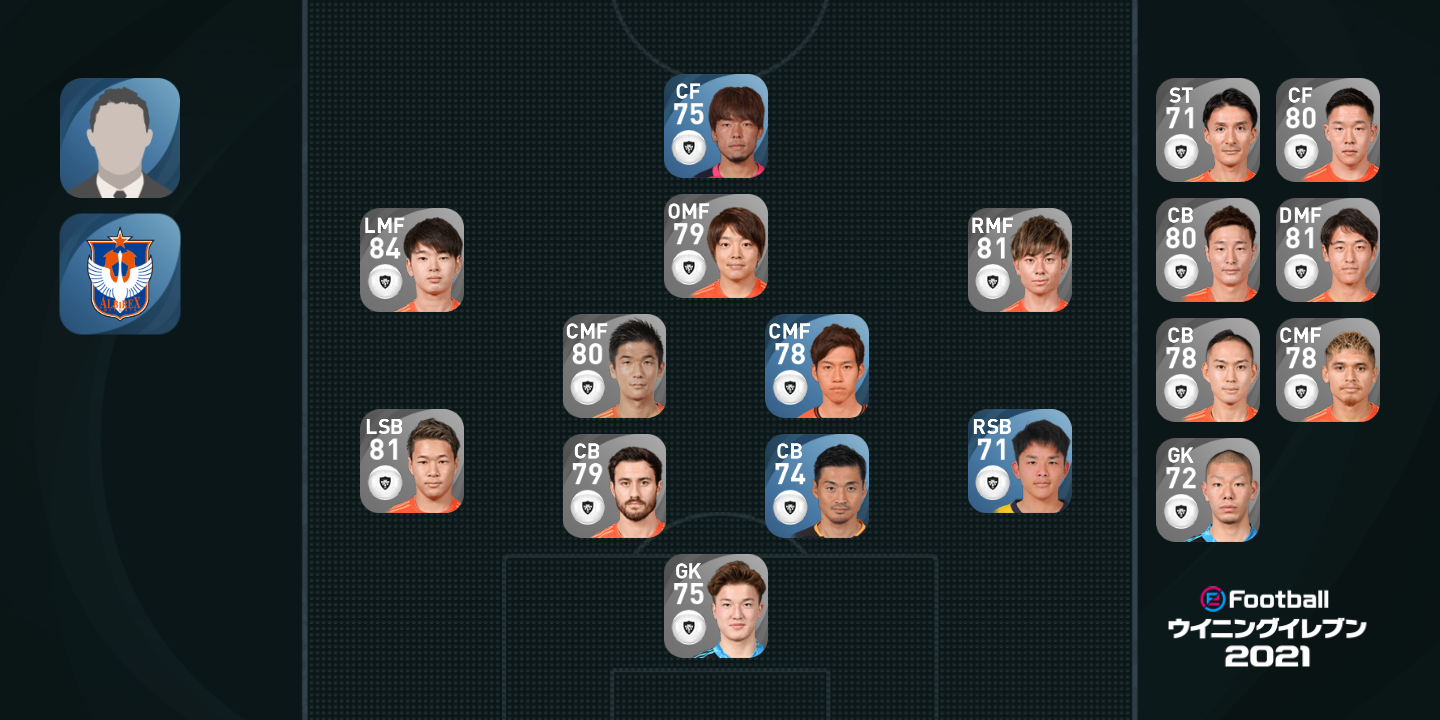Click the LSB 81 defender card

click(412, 461)
